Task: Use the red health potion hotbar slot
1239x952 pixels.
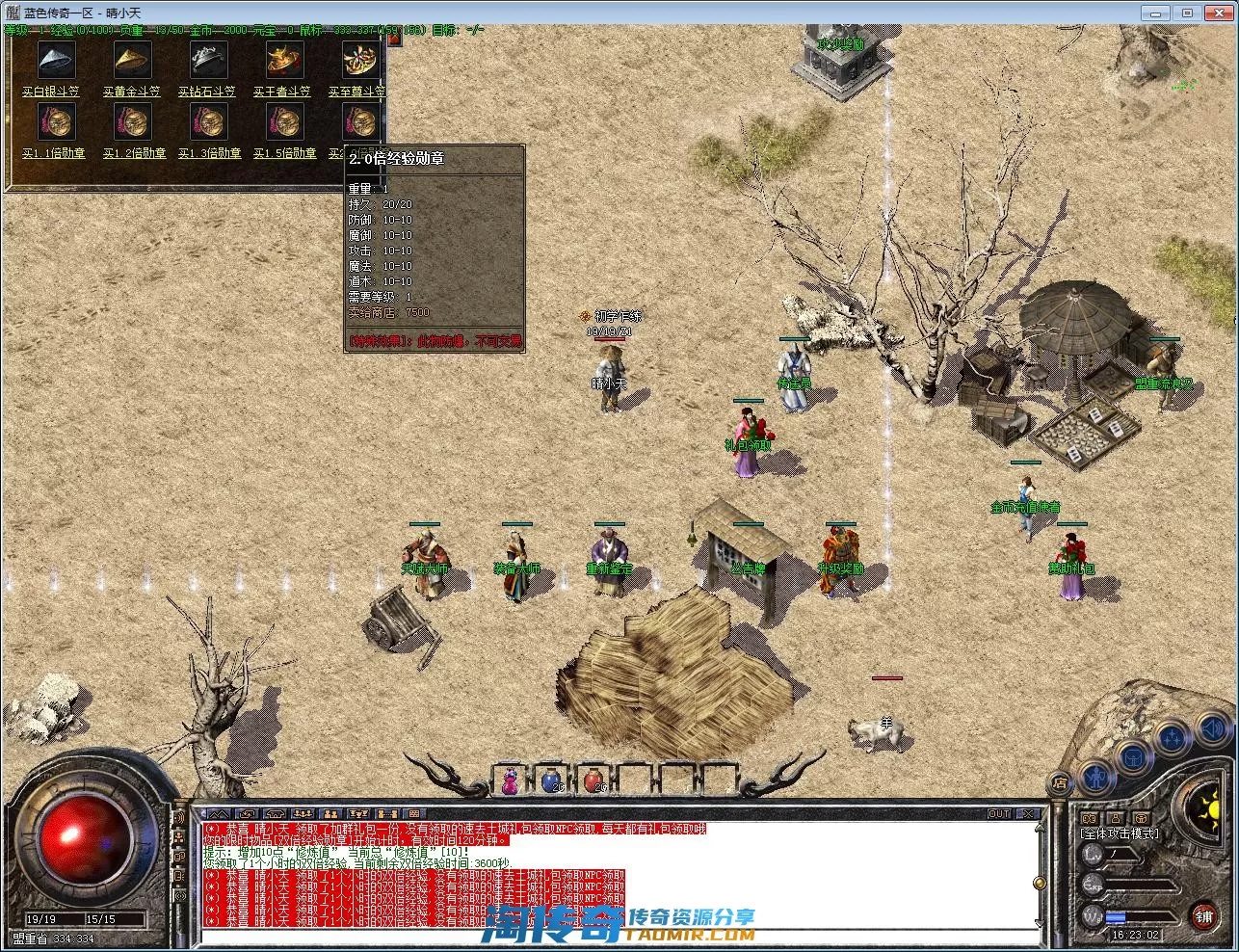Action: coord(594,780)
